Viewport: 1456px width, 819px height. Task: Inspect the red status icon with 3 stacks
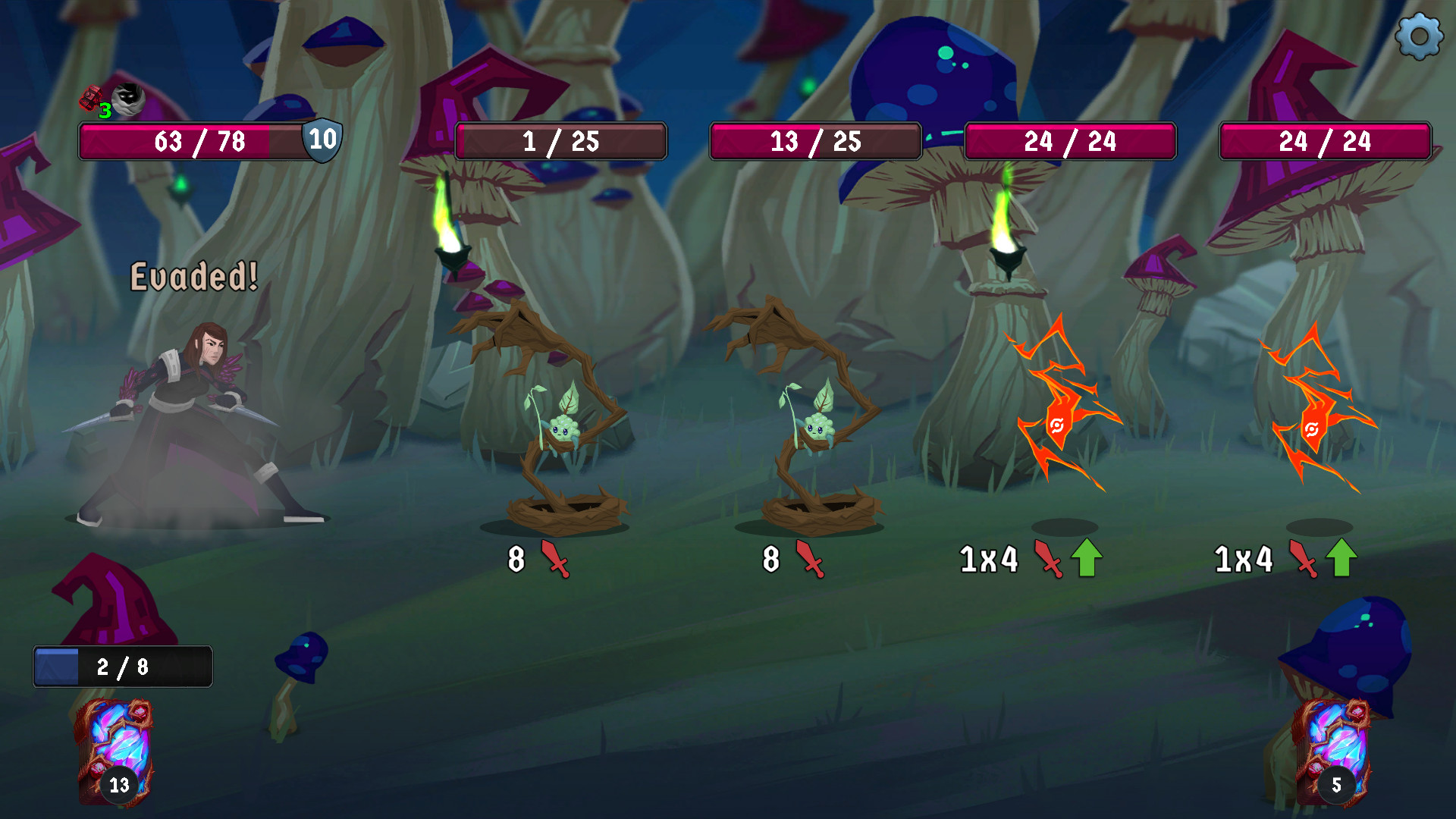click(92, 99)
